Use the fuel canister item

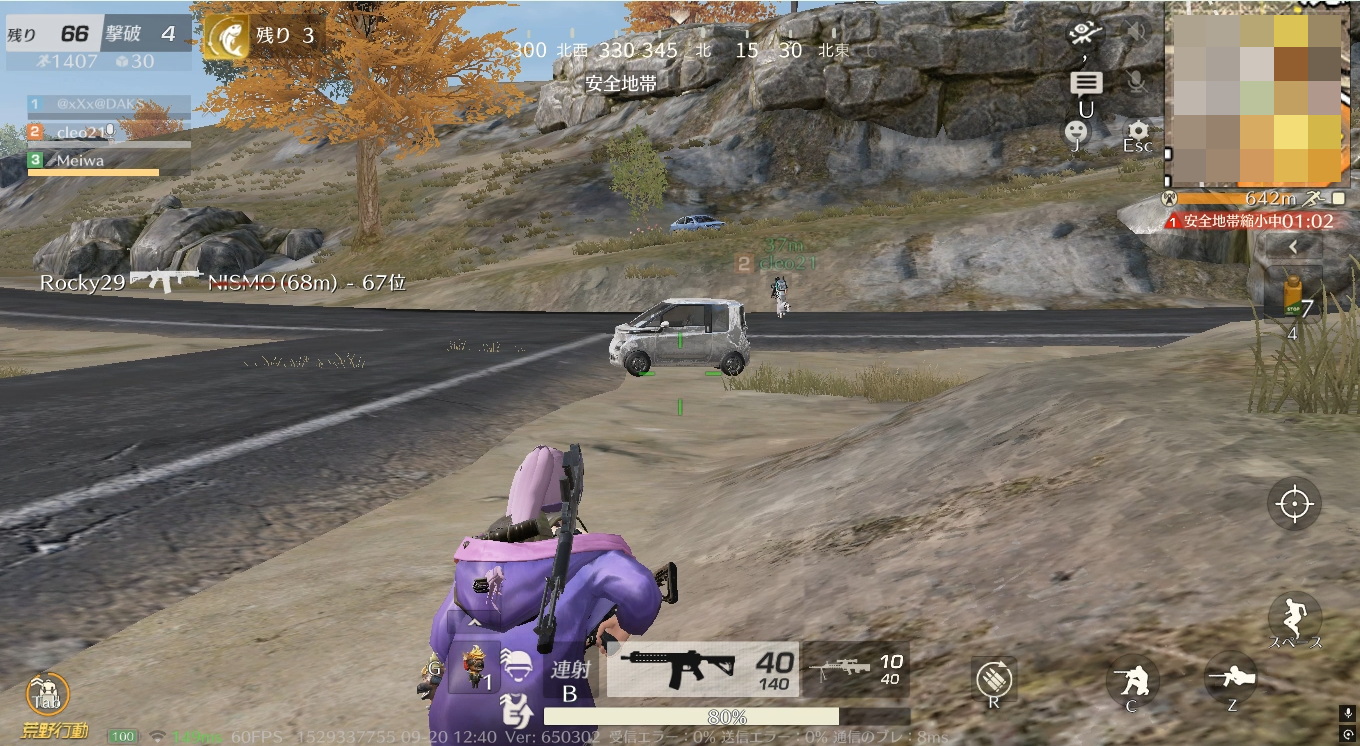pos(1291,297)
